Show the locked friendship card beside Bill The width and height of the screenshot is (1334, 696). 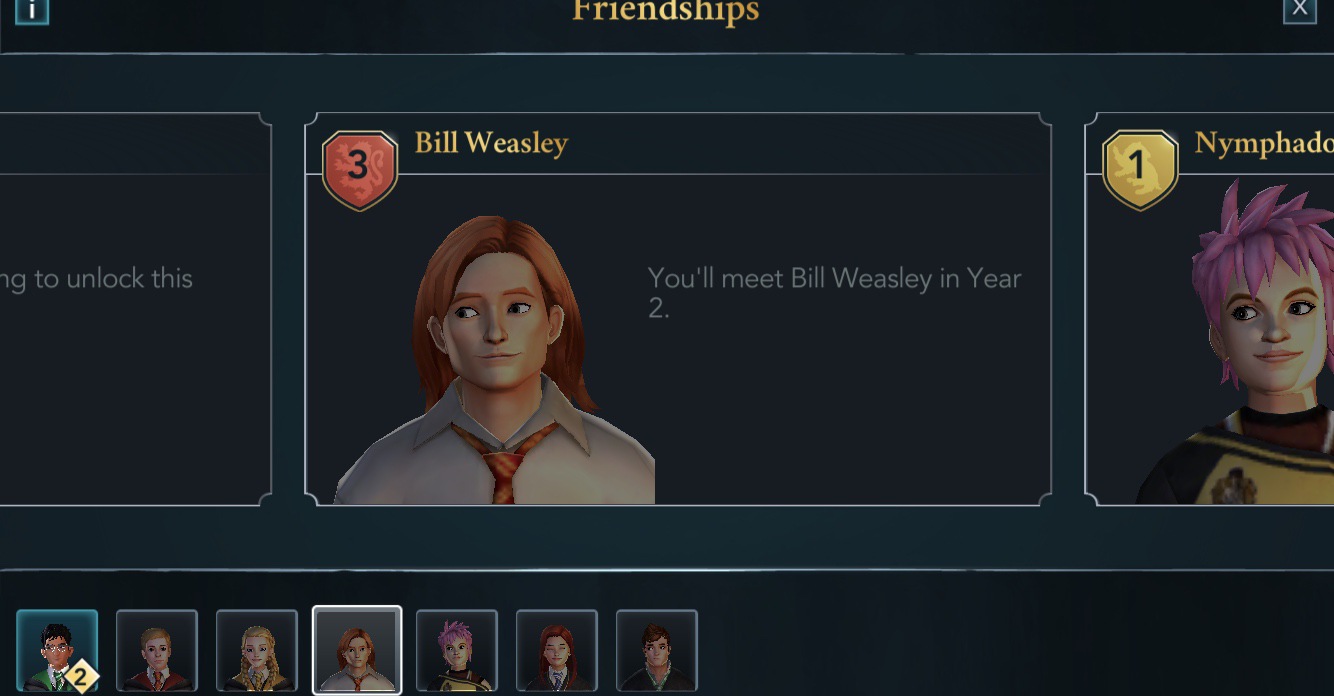pyautogui.click(x=135, y=310)
